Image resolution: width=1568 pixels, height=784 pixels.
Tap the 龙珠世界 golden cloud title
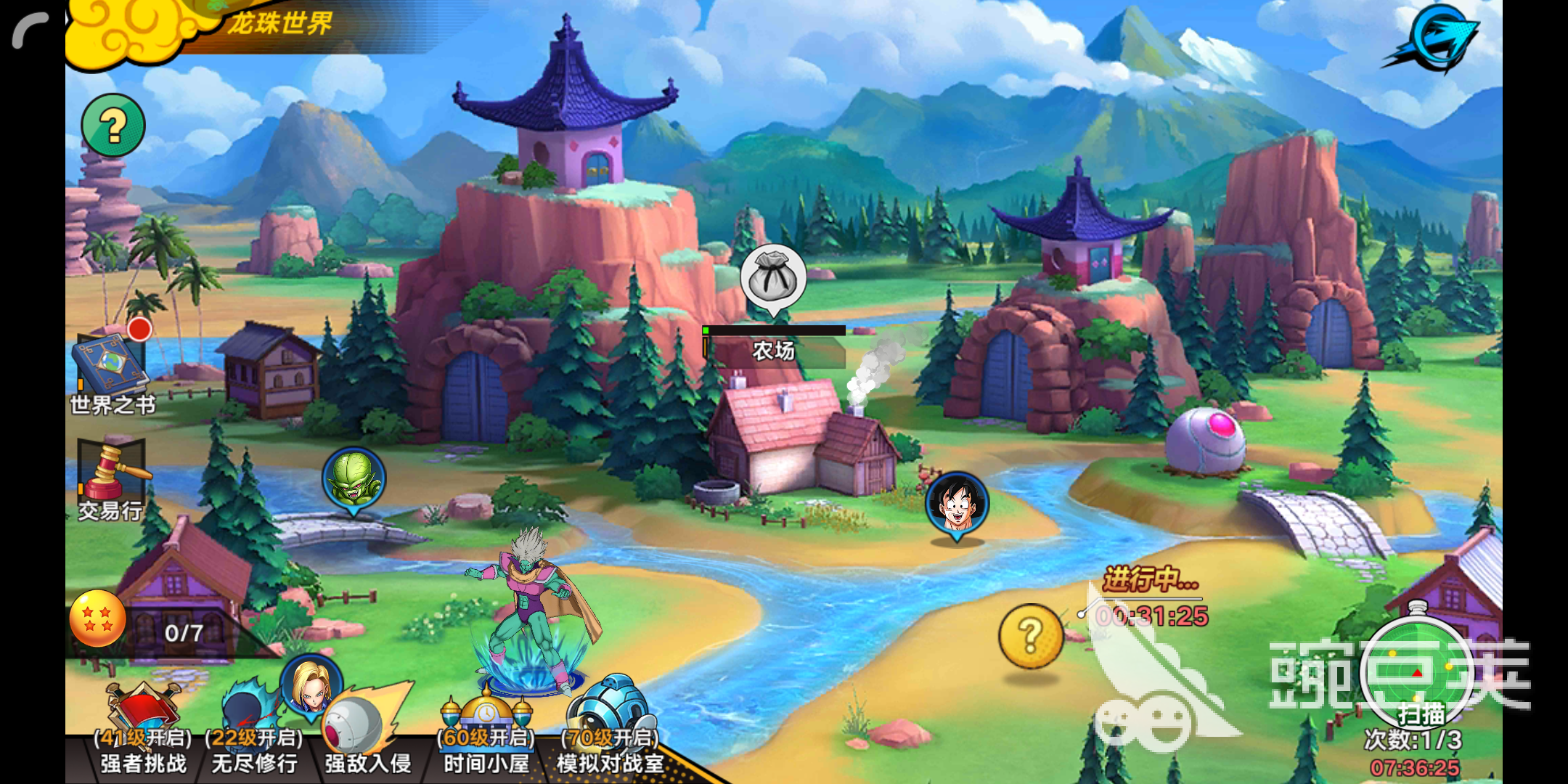click(218, 25)
